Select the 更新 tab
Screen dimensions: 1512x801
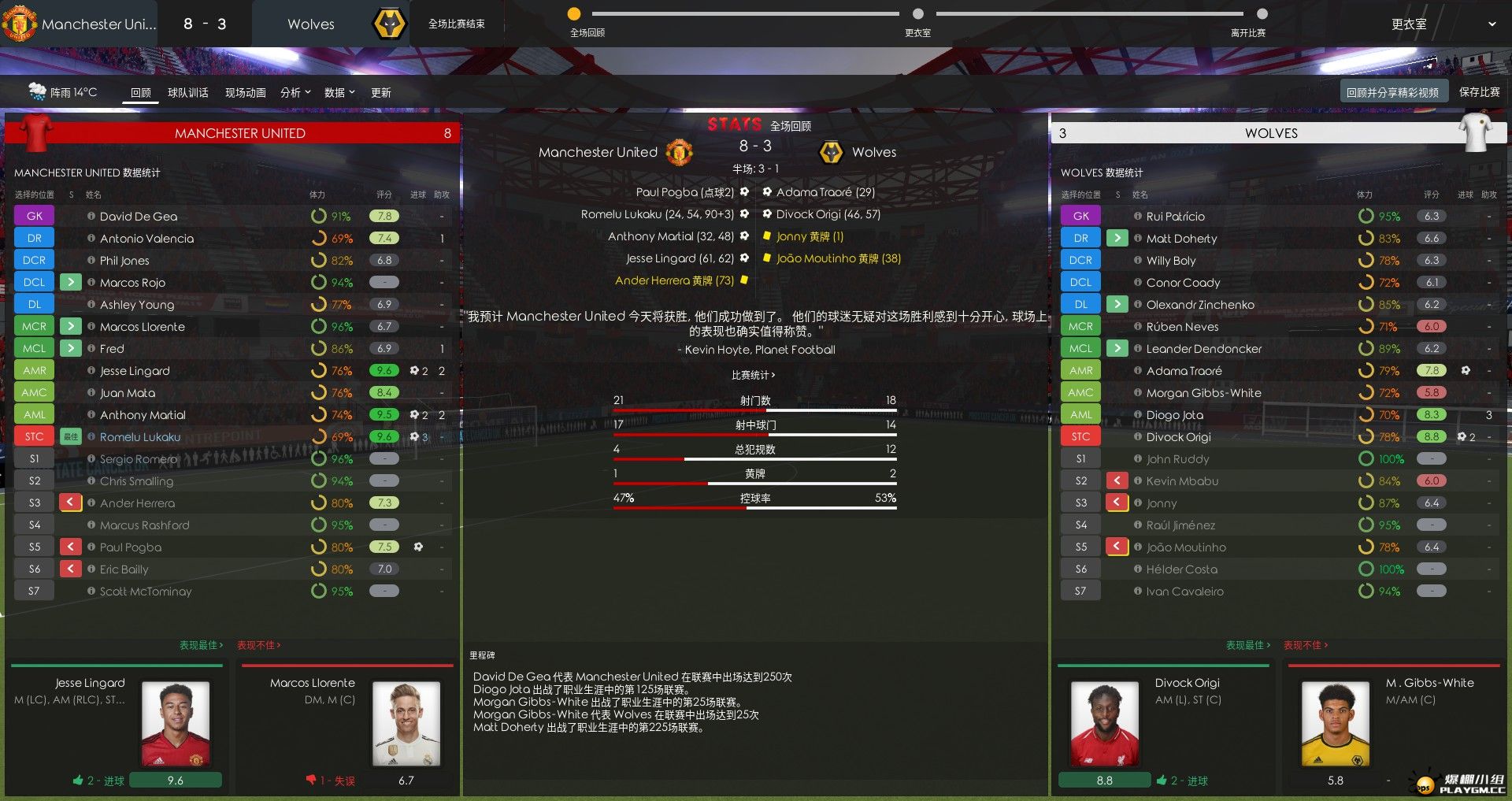tap(381, 93)
